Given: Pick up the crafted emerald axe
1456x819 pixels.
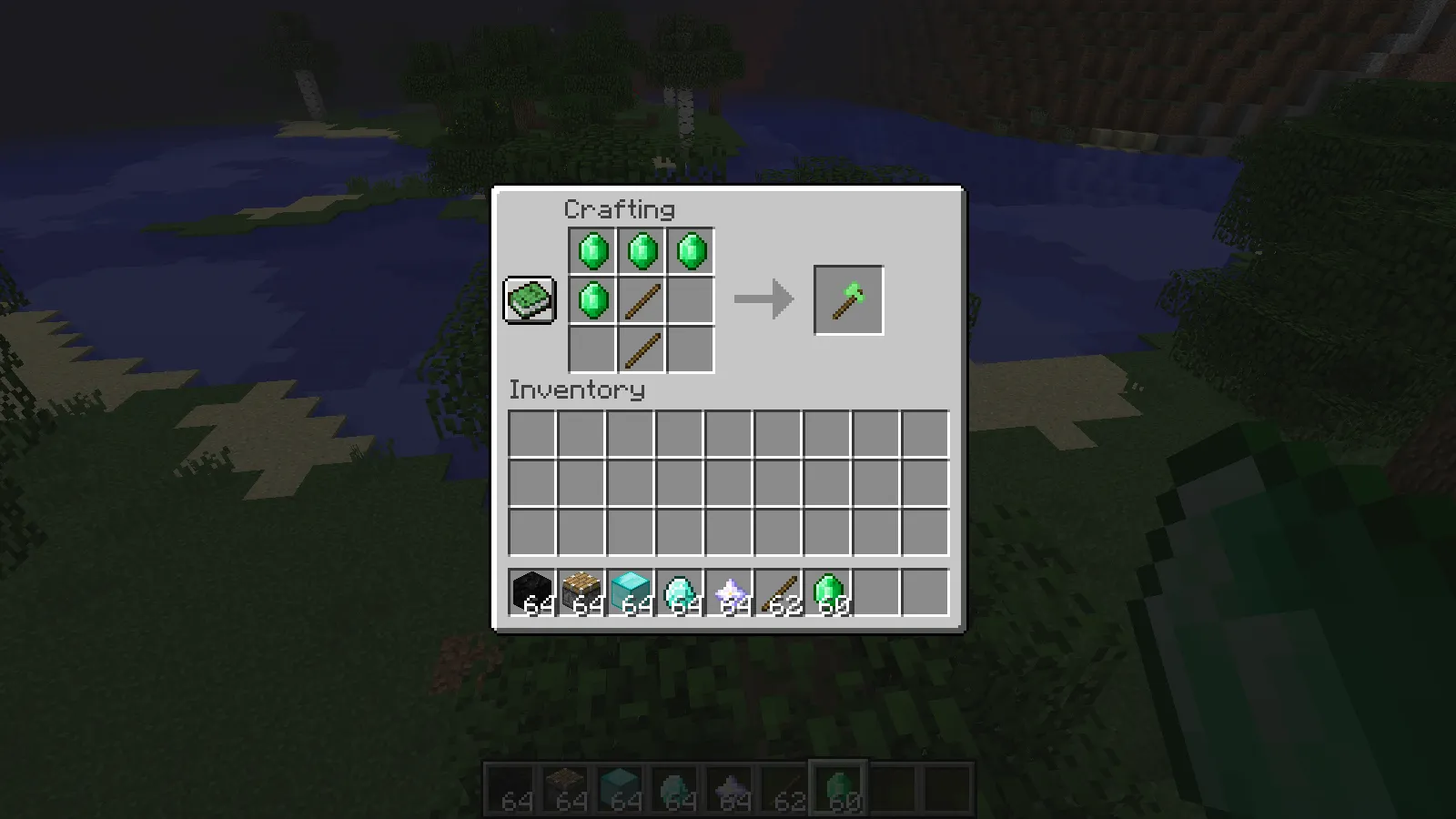Looking at the screenshot, I should [847, 299].
